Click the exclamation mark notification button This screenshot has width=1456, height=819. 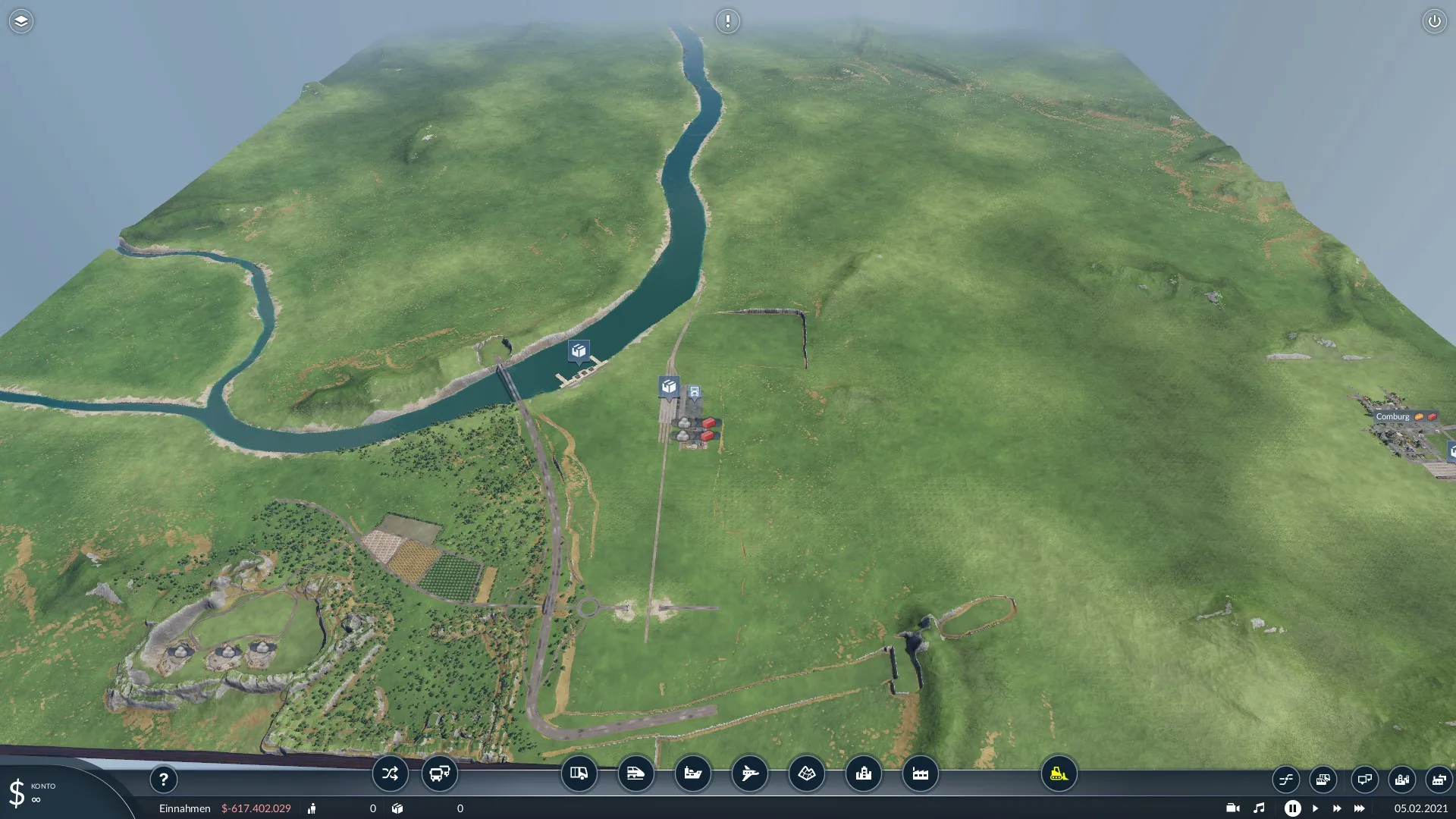click(727, 21)
